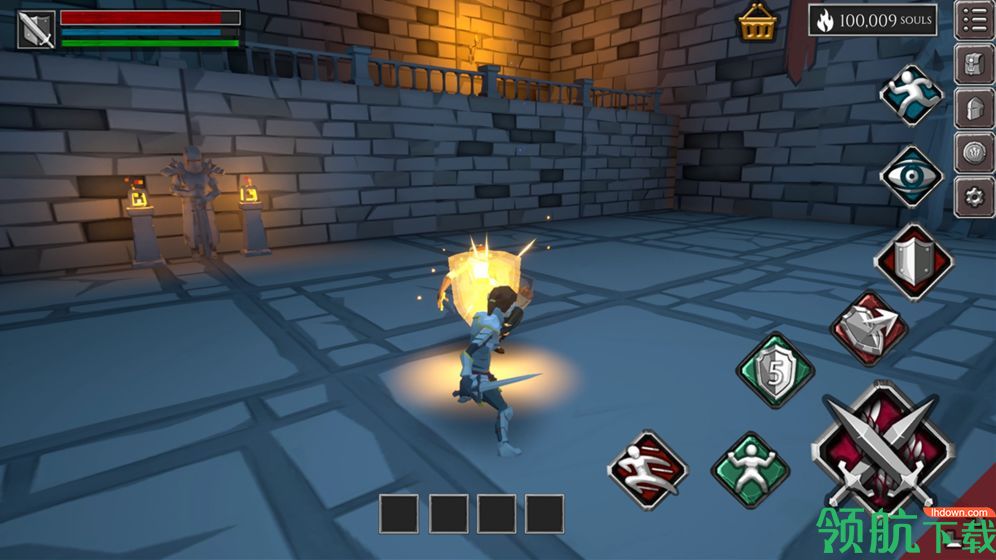Screen dimensions: 996x560
Task: Activate the sprint running ability
Action: pos(911,94)
